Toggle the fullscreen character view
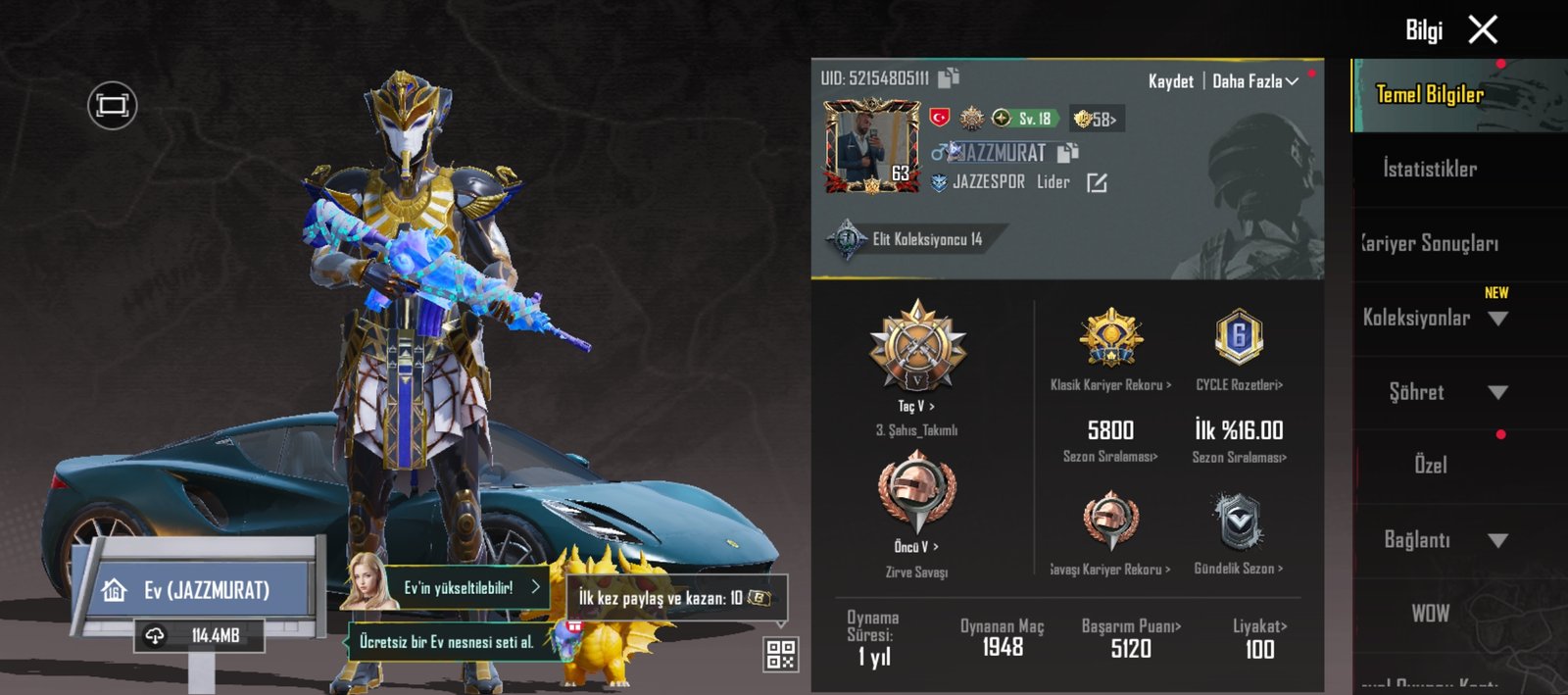 tap(113, 105)
